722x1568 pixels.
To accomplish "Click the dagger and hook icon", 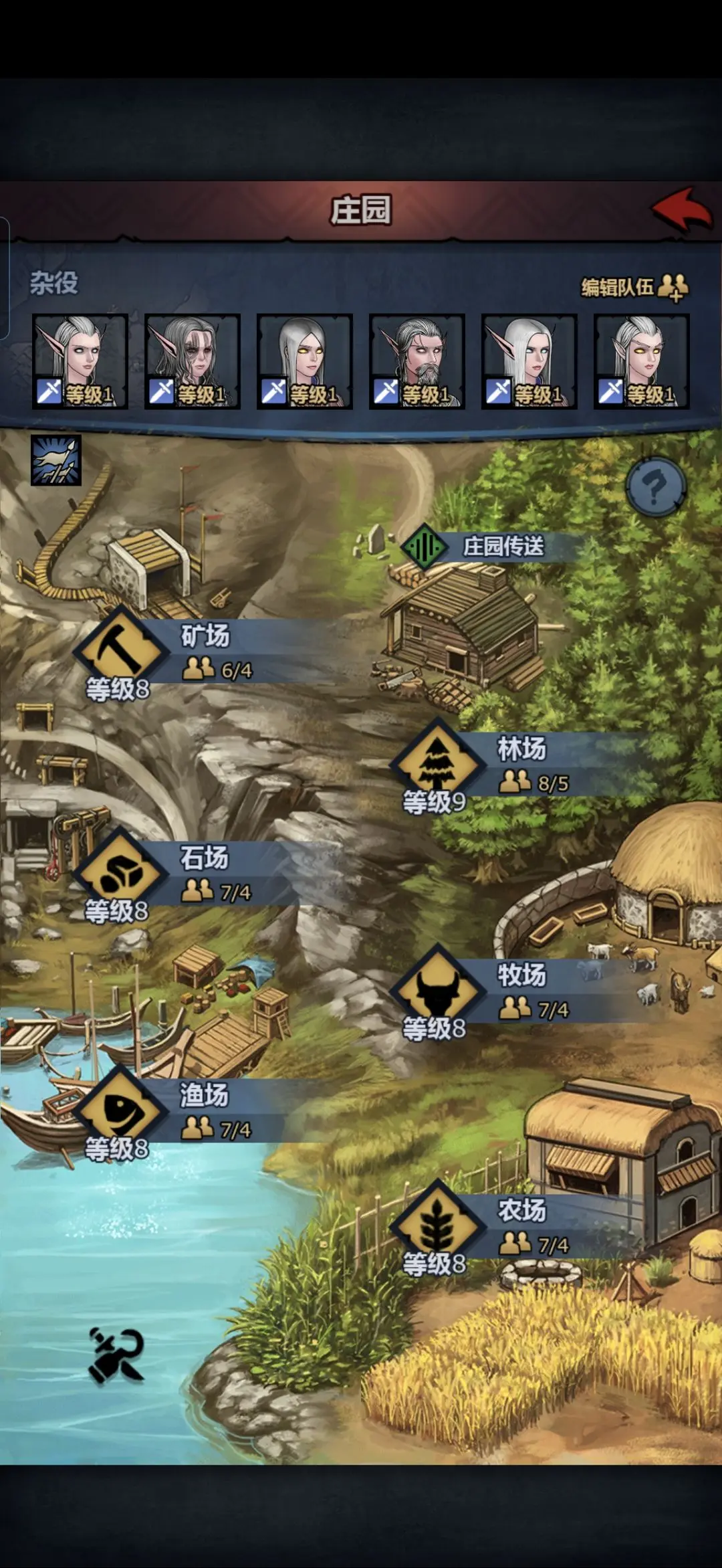I will [116, 1355].
